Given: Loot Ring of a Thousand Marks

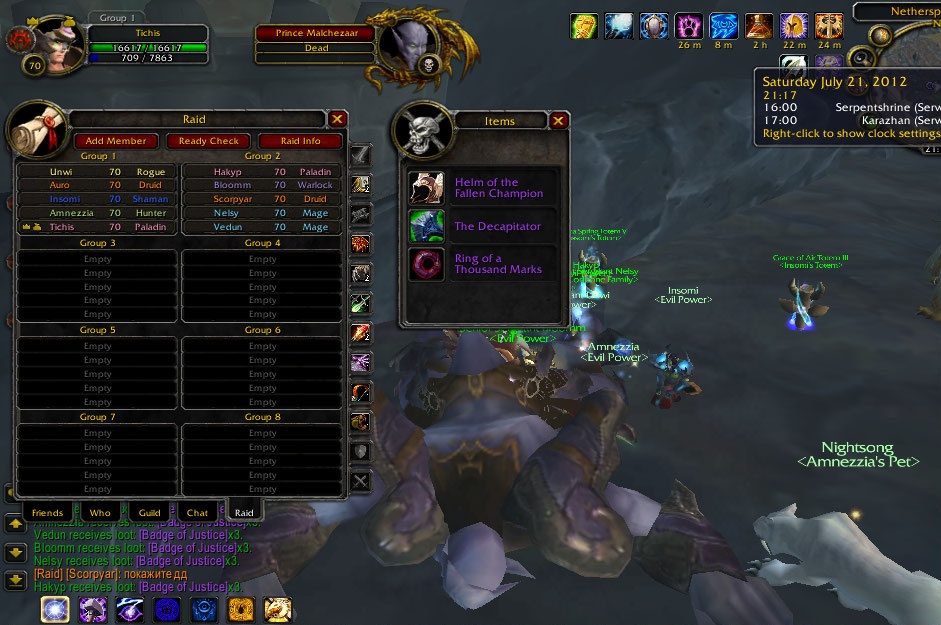Looking at the screenshot, I should coord(484,265).
